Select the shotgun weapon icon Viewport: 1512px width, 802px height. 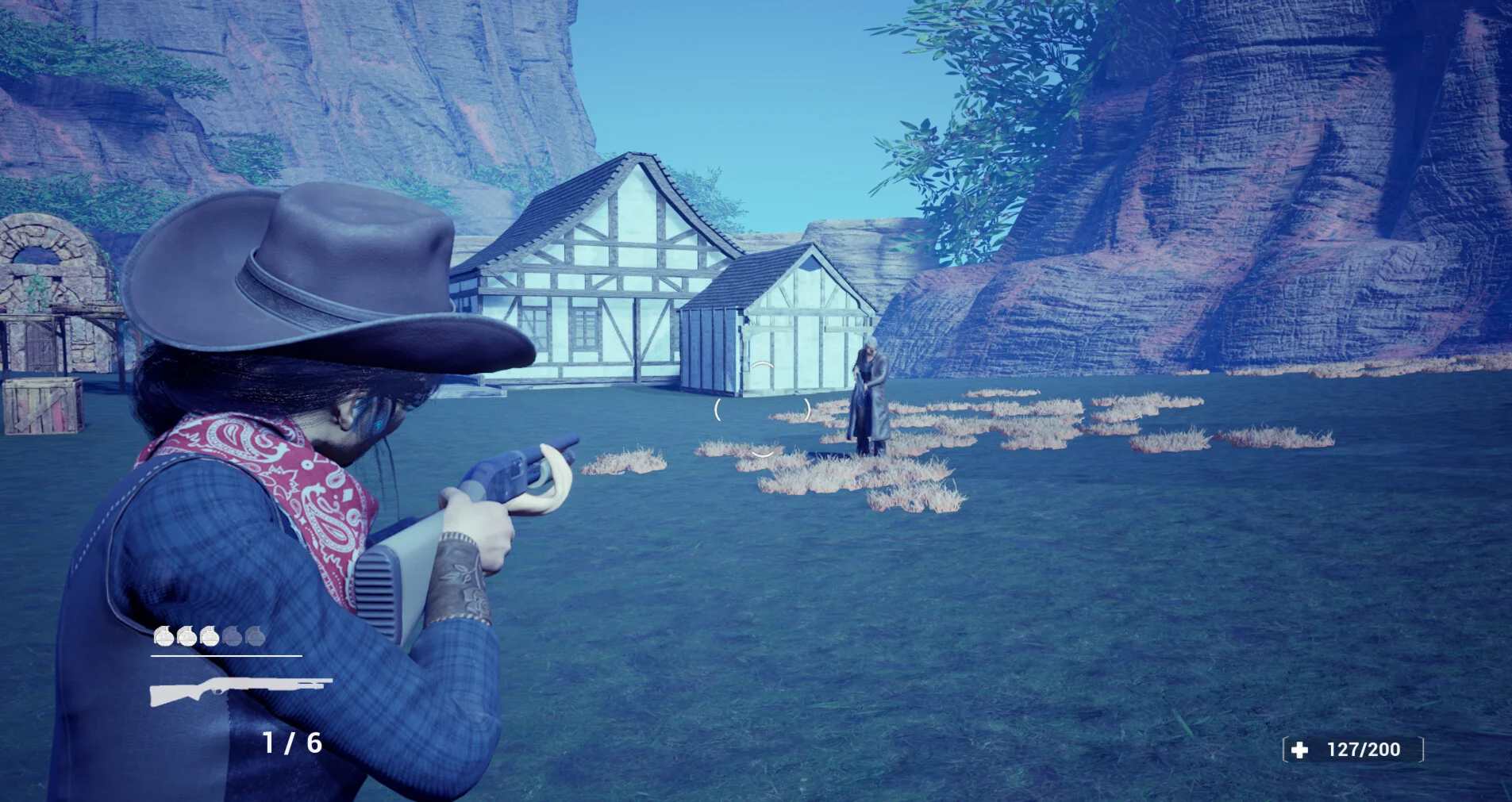click(x=240, y=690)
